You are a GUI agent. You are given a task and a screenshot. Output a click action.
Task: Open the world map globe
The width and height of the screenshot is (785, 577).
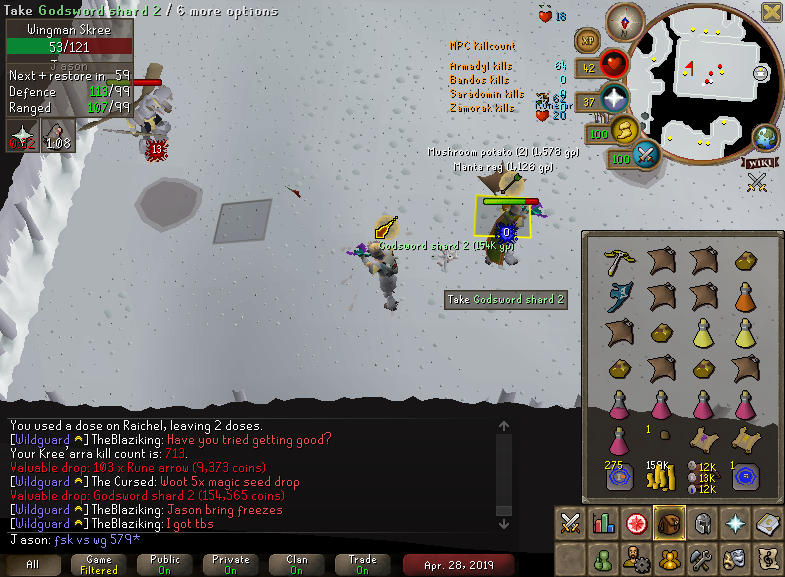click(x=766, y=138)
